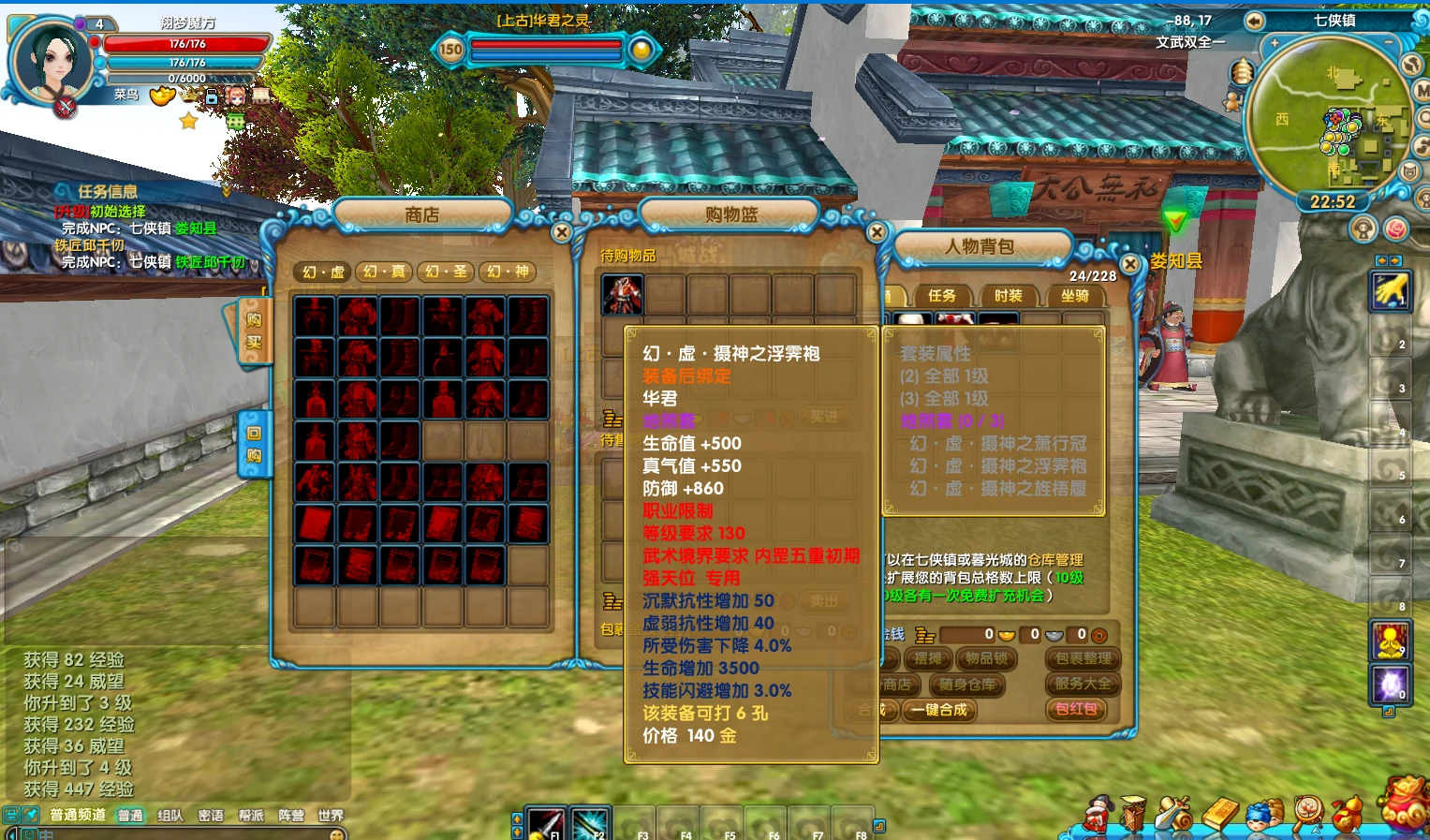Open the 幻·神 shop category
The image size is (1430, 840).
pos(508,272)
